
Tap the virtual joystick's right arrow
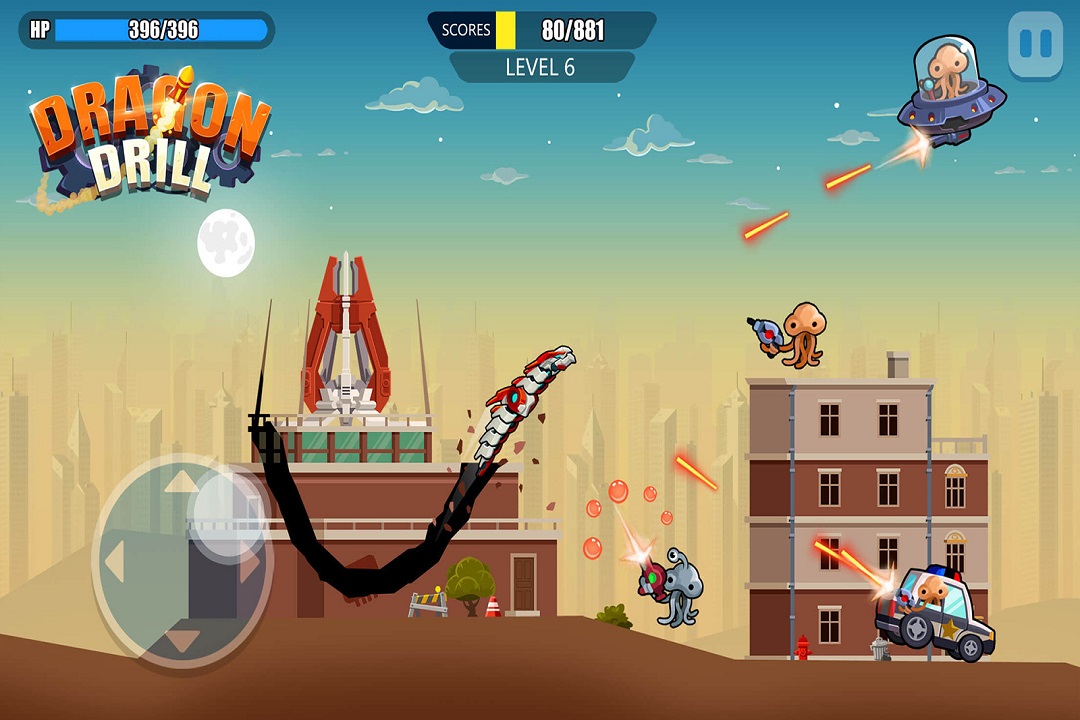point(250,563)
